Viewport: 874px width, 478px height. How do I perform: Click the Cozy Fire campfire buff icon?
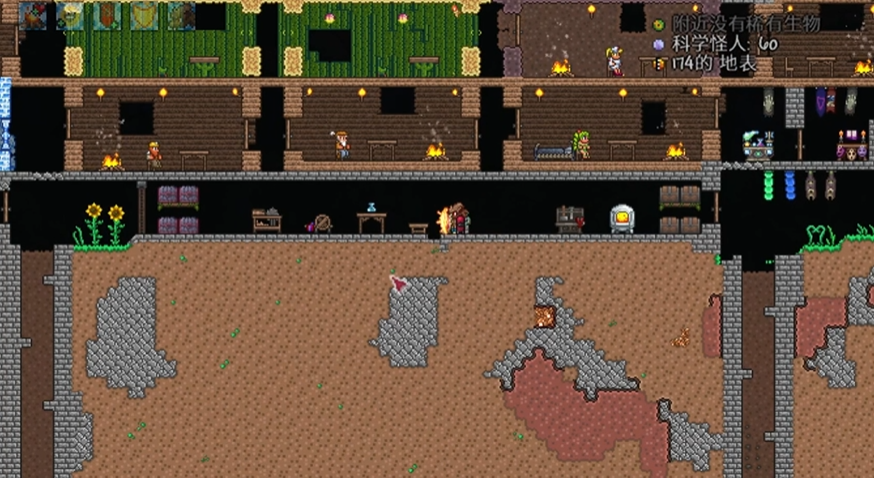pos(33,15)
